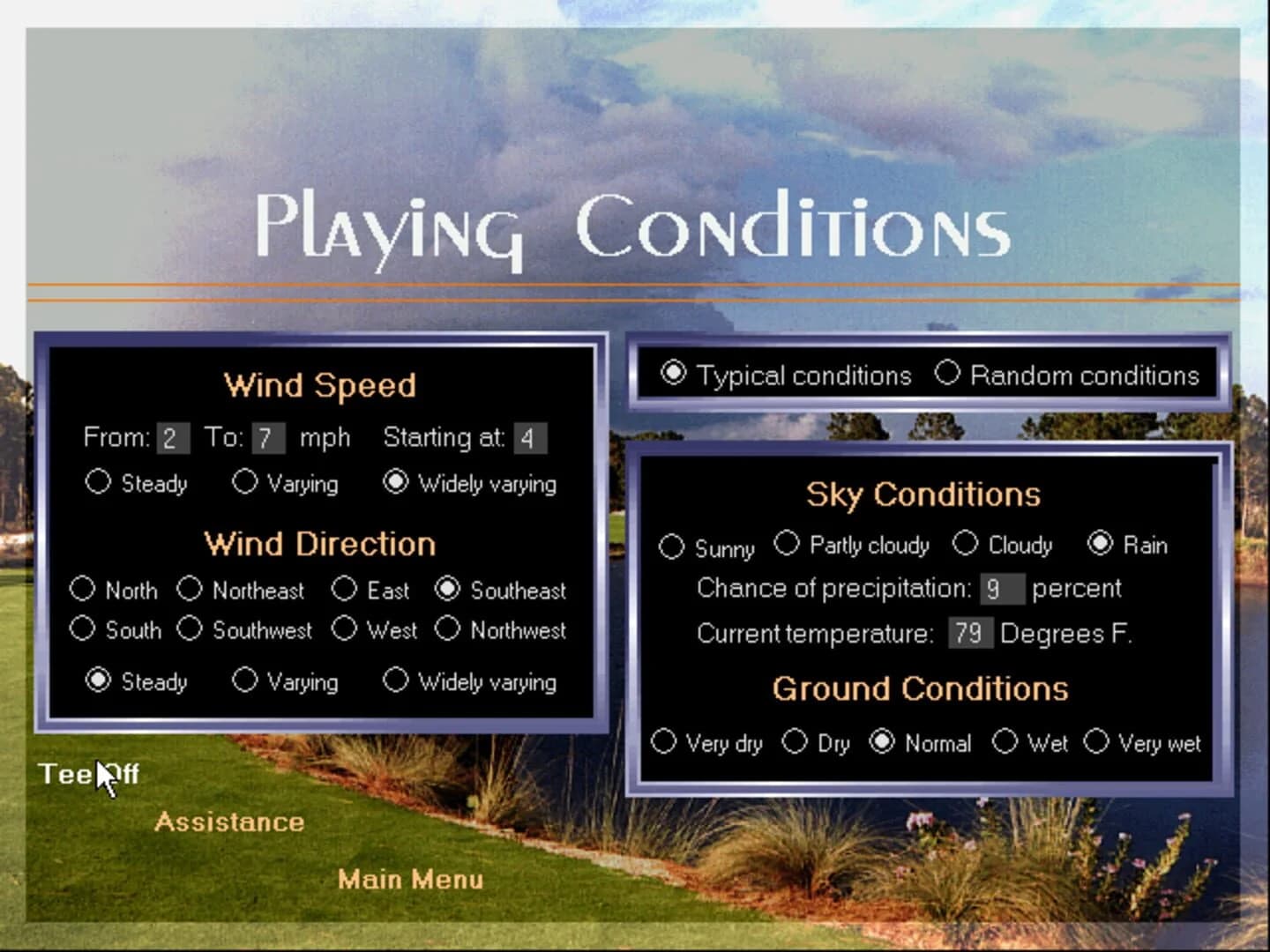Set wind speed to Steady
1270x952 pixels.
pyautogui.click(x=97, y=482)
